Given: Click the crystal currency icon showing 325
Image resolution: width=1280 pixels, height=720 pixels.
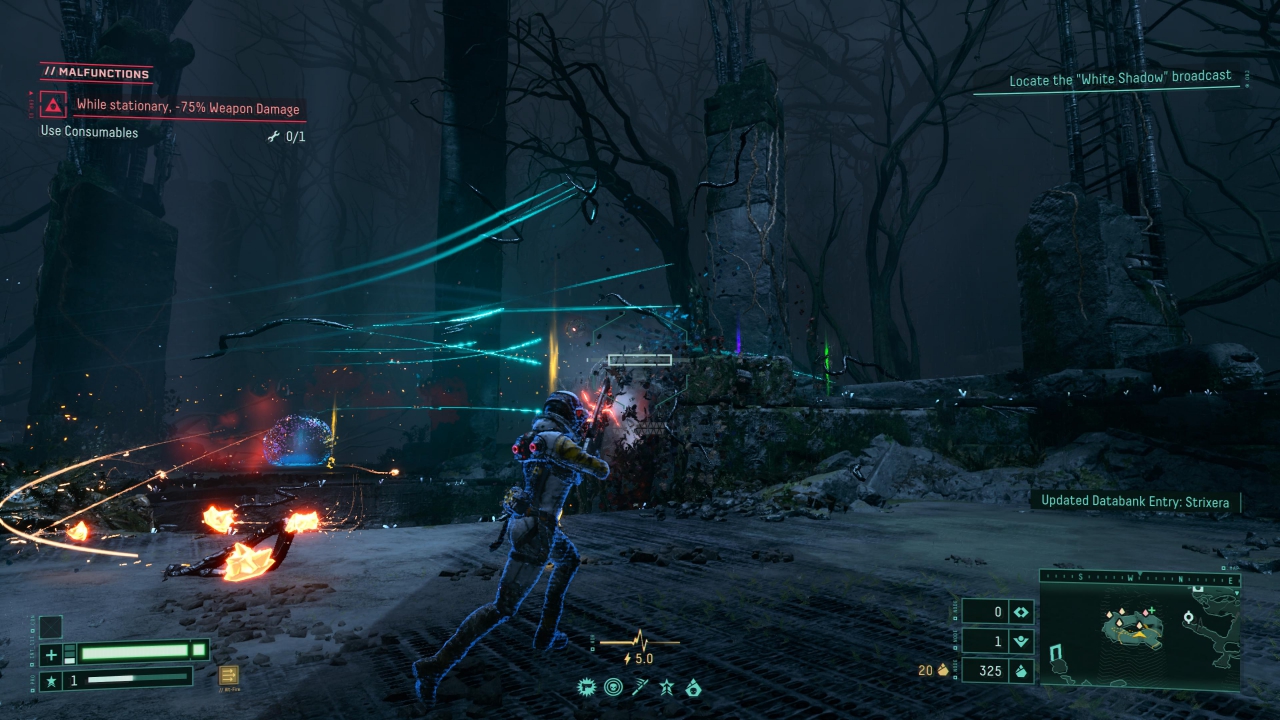Looking at the screenshot, I should click(x=1021, y=671).
